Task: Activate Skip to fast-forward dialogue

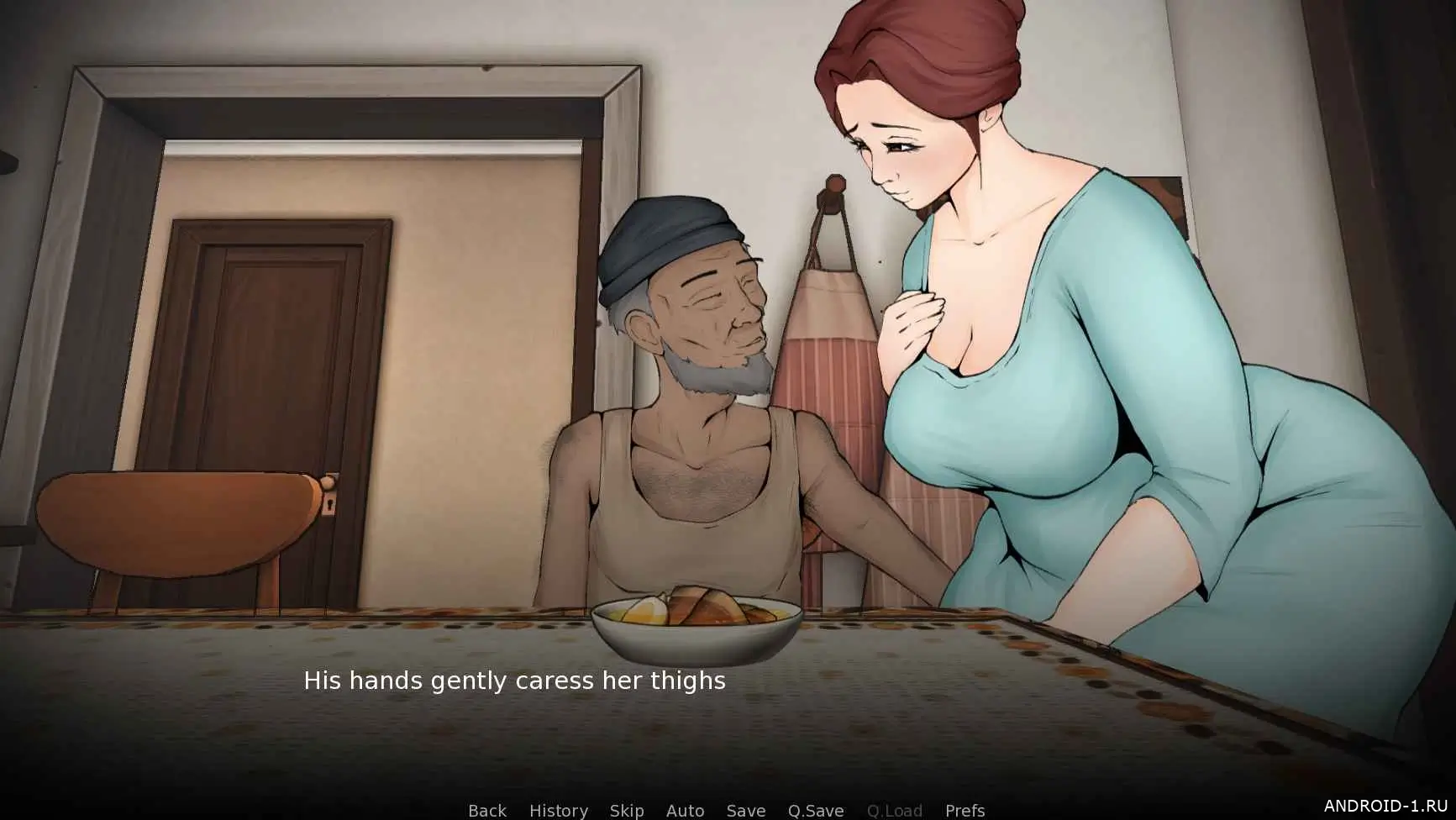Action: coord(627,811)
